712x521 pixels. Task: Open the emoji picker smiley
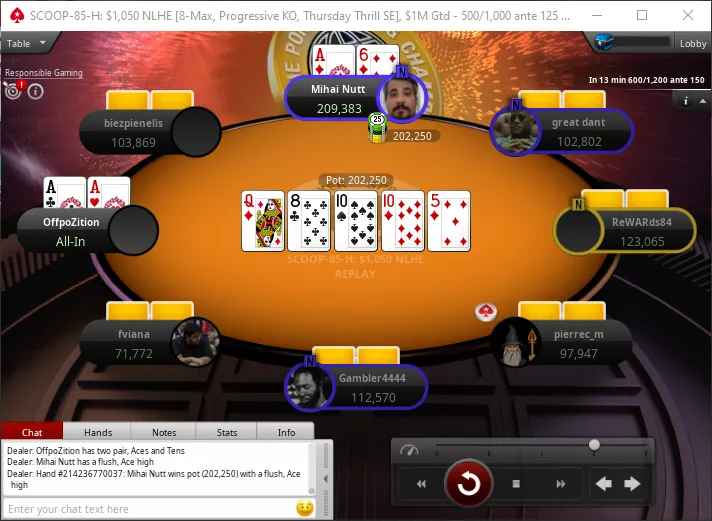(x=305, y=508)
